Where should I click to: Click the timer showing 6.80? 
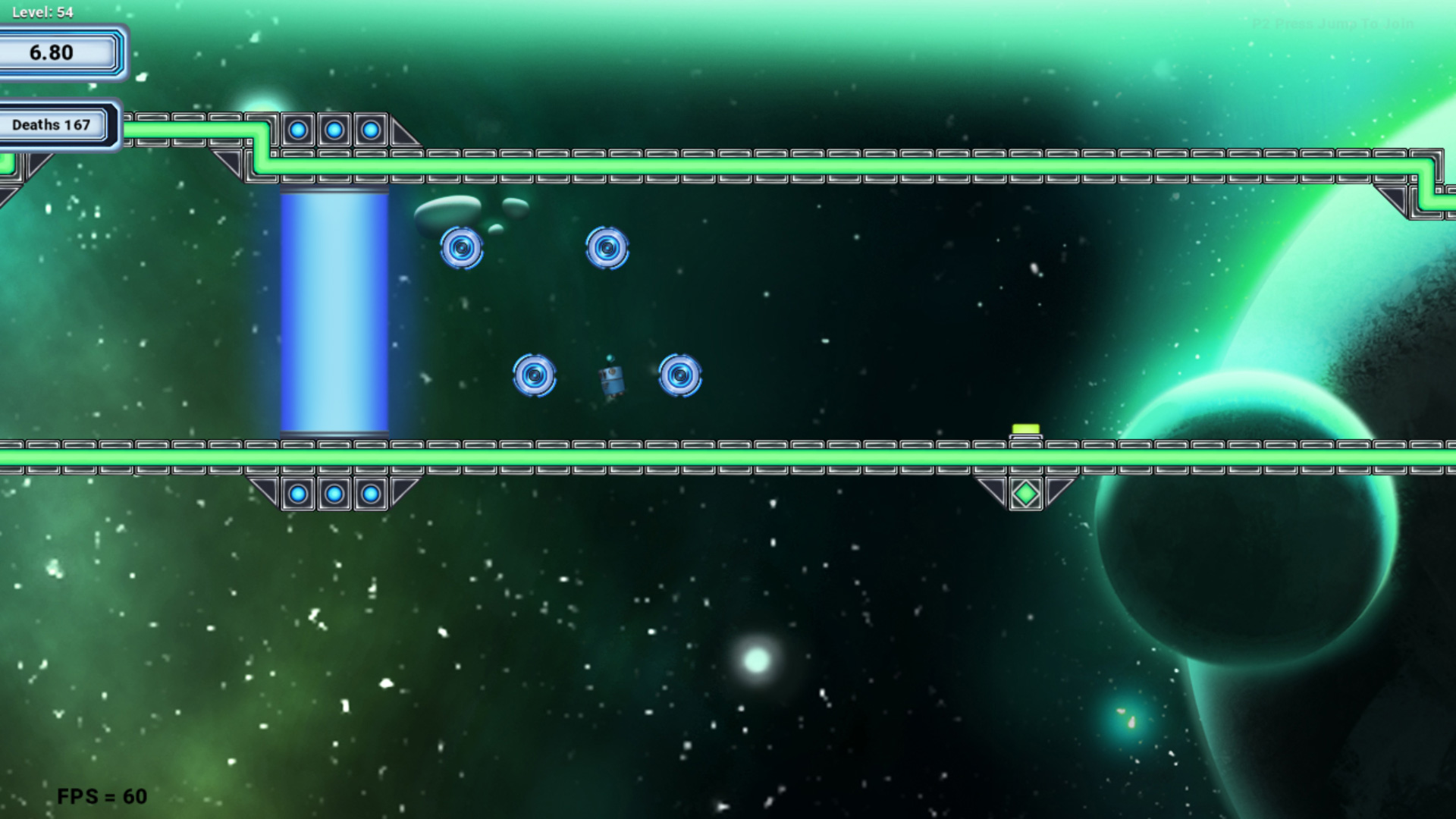pos(51,53)
